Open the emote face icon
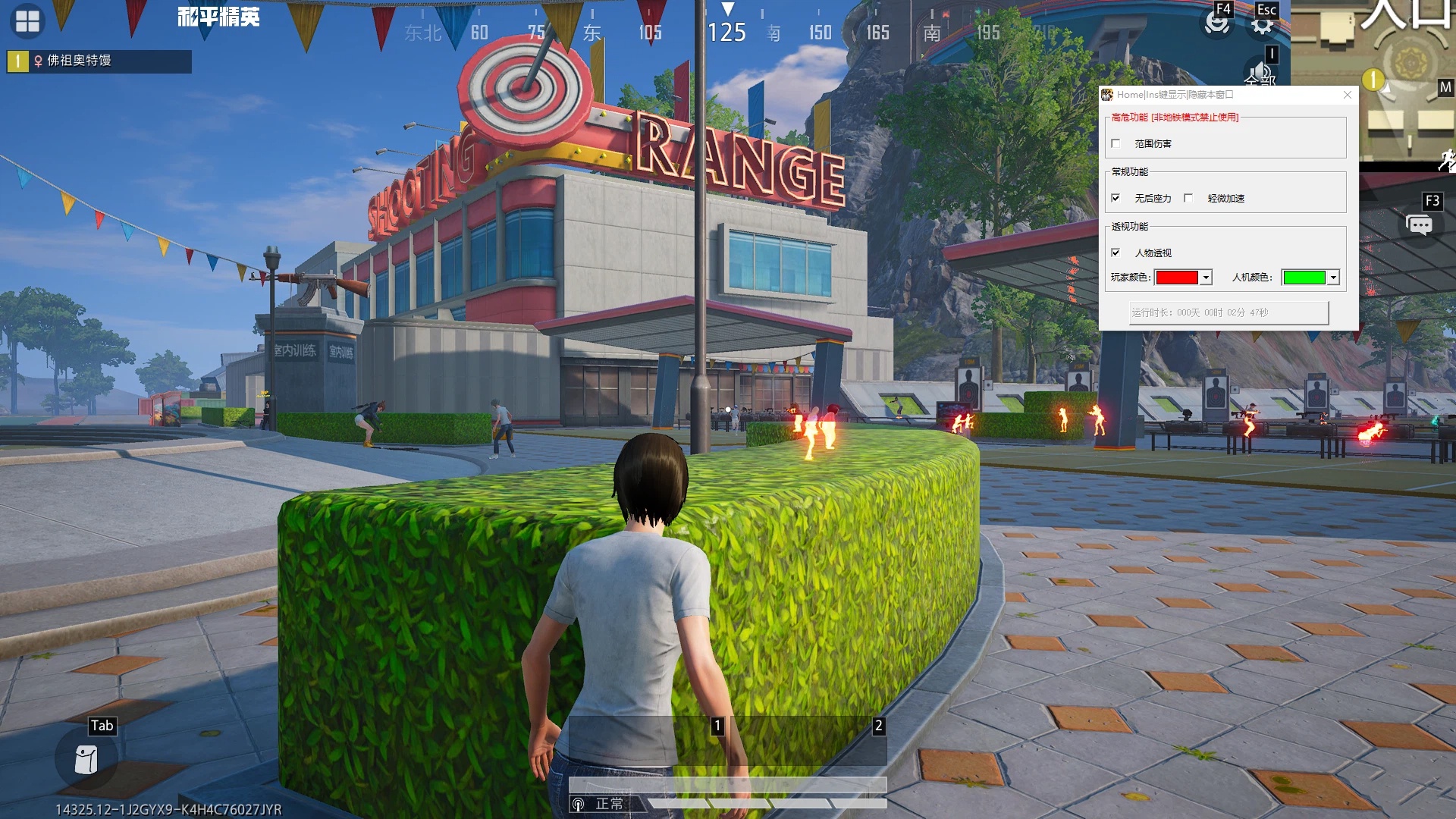Screen dimensions: 1456x819 click(x=1216, y=23)
